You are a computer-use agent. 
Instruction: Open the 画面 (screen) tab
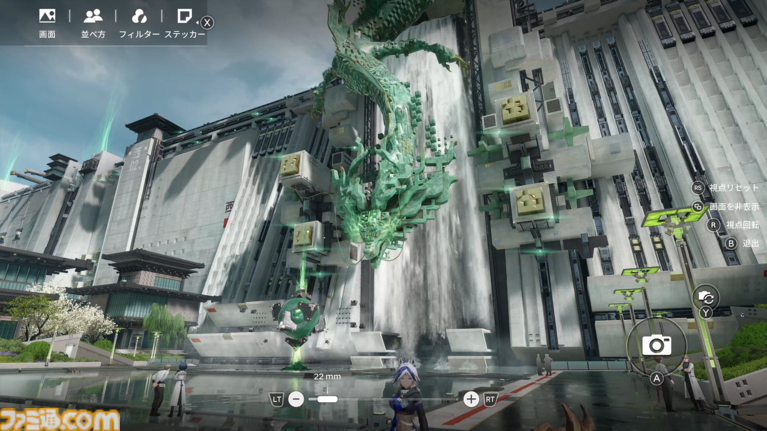(47, 22)
